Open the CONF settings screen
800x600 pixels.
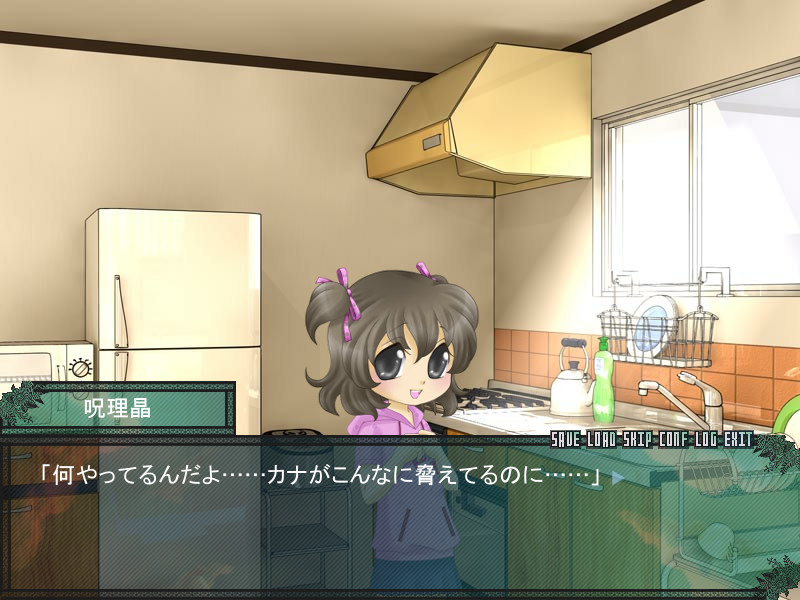click(673, 439)
